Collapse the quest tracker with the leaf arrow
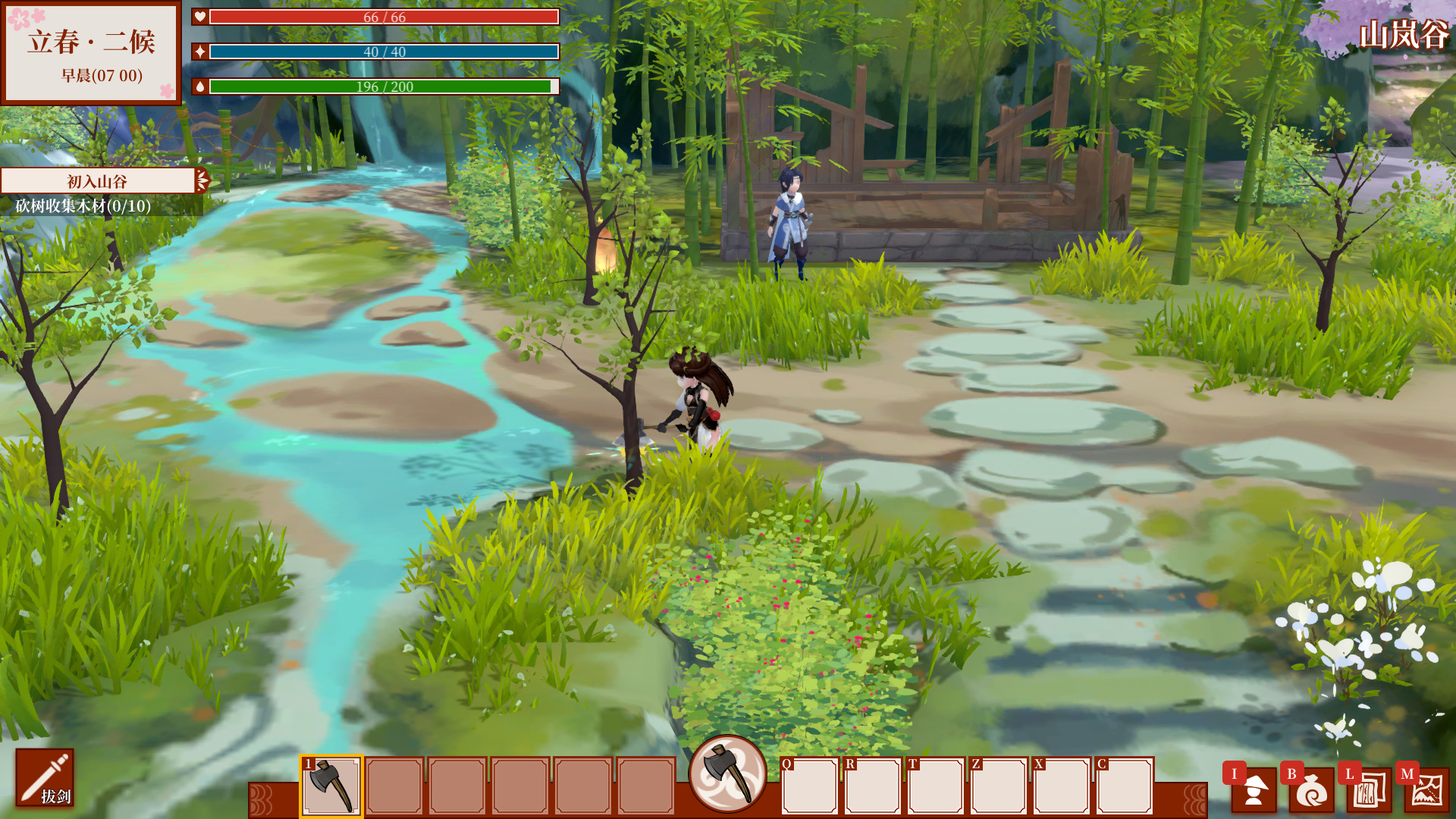Viewport: 1456px width, 819px height. (202, 180)
